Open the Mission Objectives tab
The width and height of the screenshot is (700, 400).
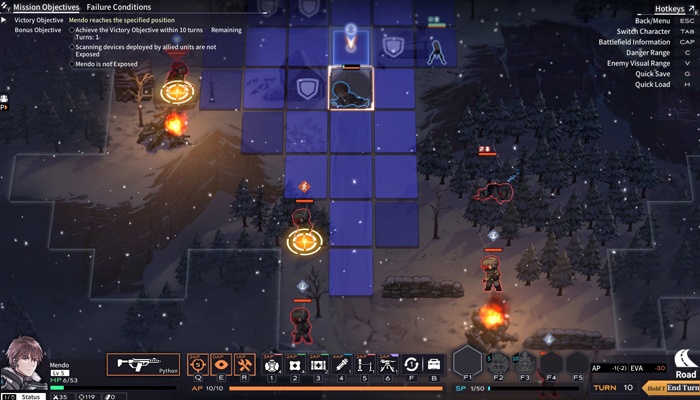coord(45,7)
